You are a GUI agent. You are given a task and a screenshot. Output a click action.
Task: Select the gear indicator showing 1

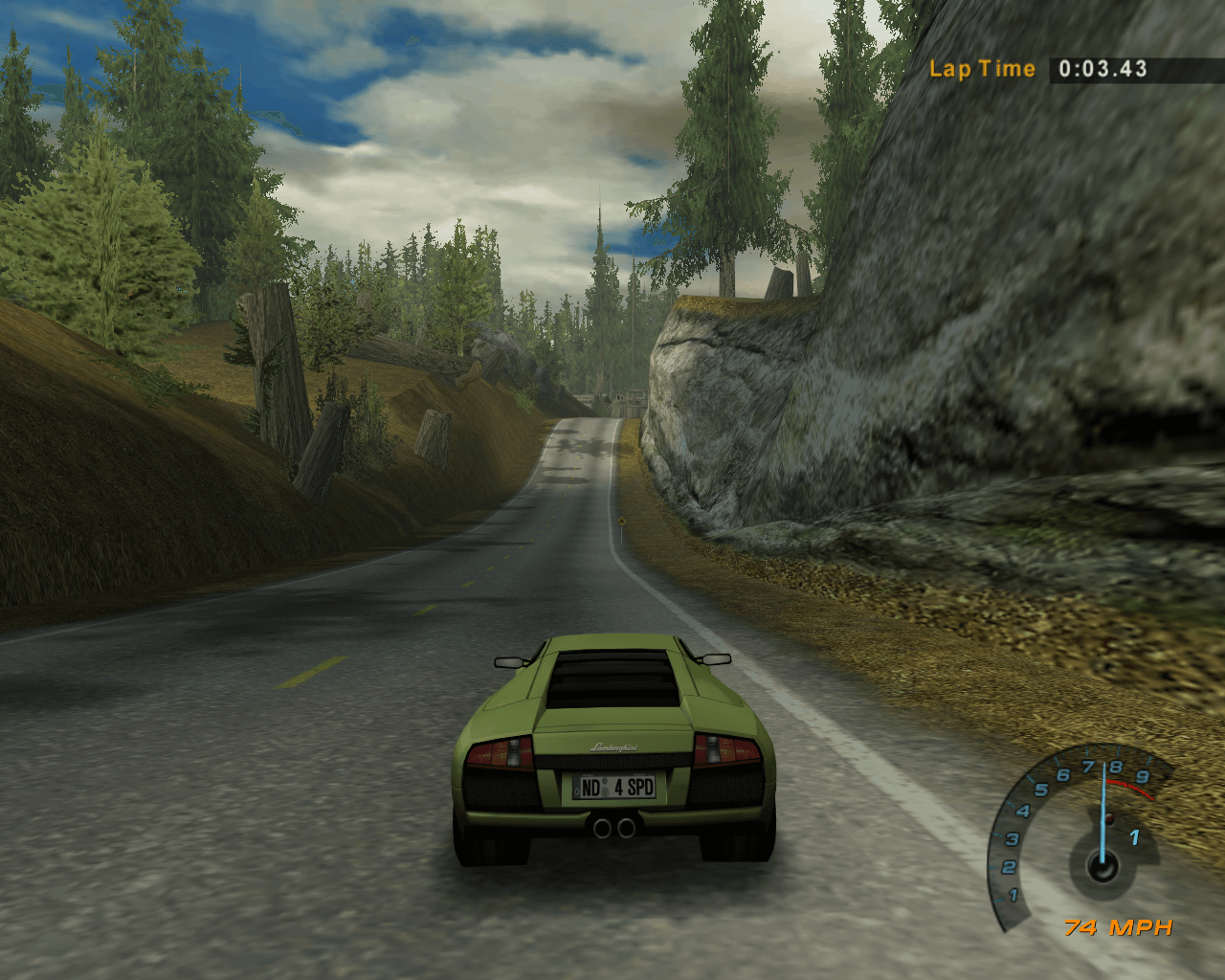coord(1134,838)
